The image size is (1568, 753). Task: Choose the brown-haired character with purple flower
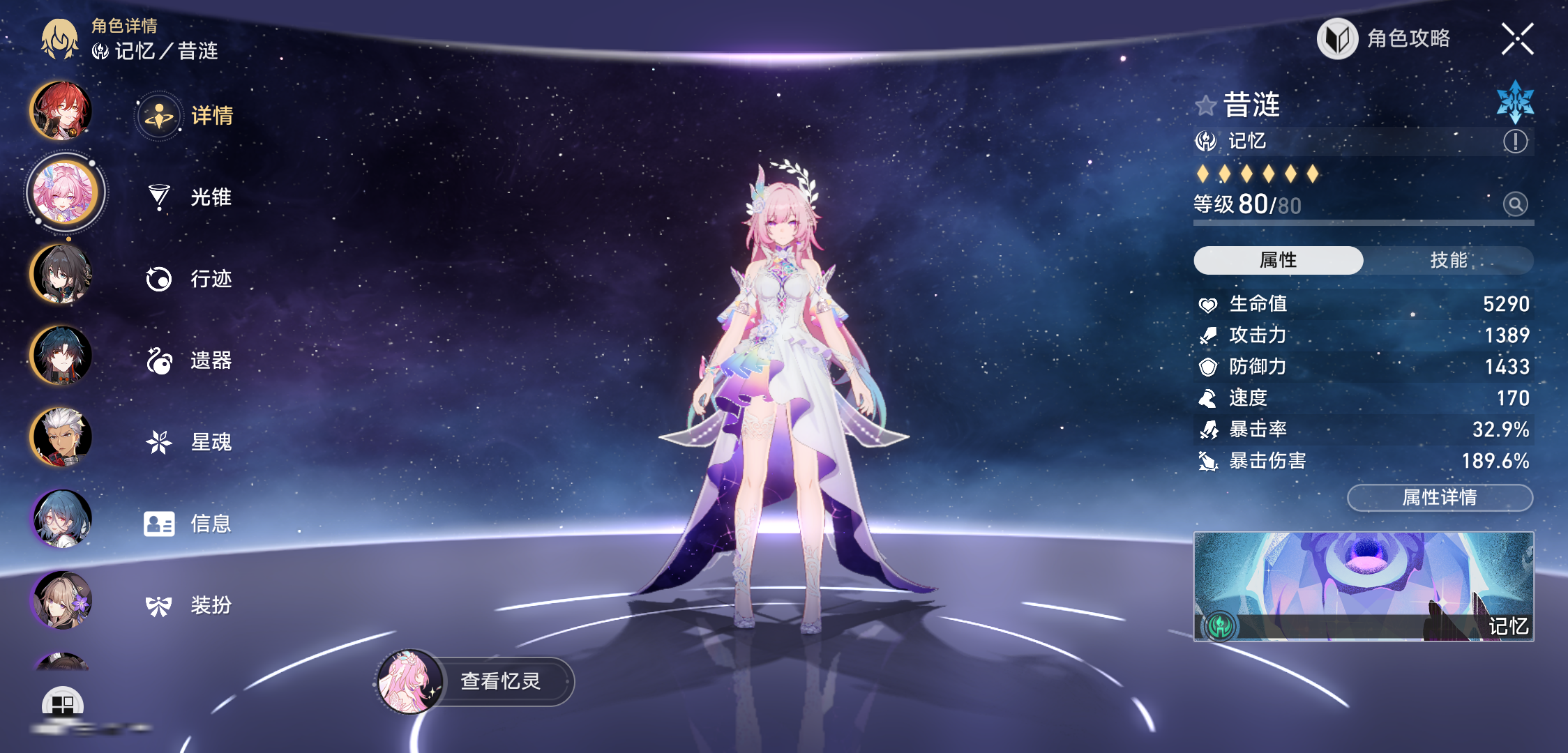tap(61, 600)
